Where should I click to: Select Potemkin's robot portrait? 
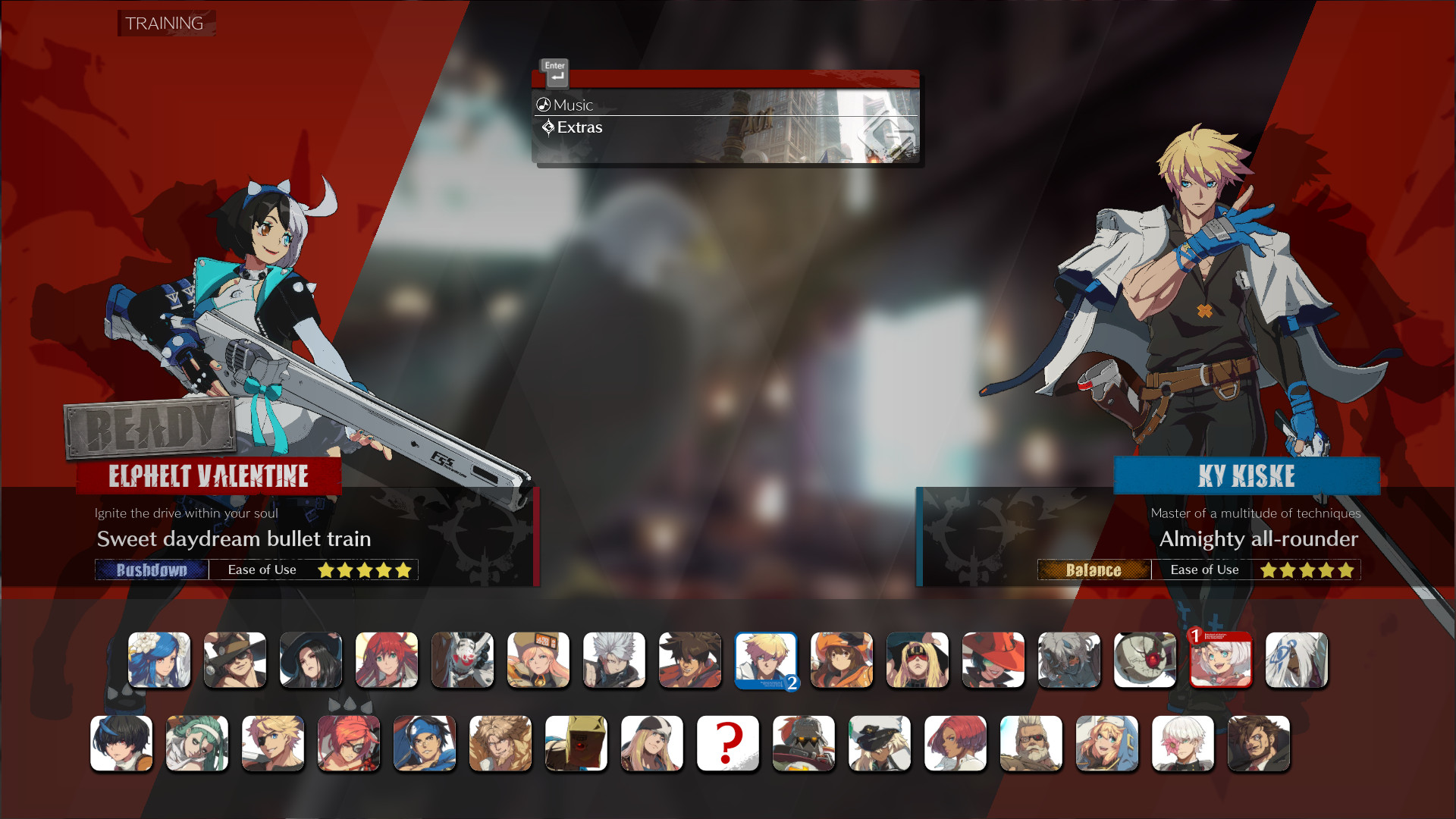pyautogui.click(x=804, y=744)
